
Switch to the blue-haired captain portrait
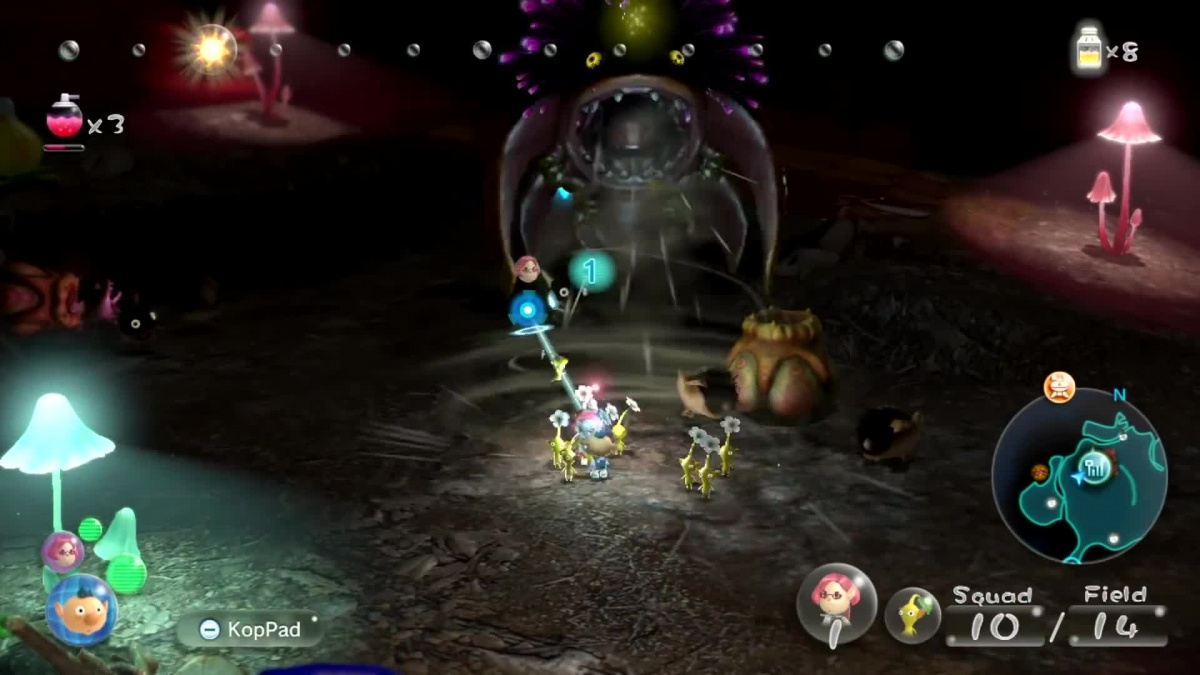click(81, 610)
